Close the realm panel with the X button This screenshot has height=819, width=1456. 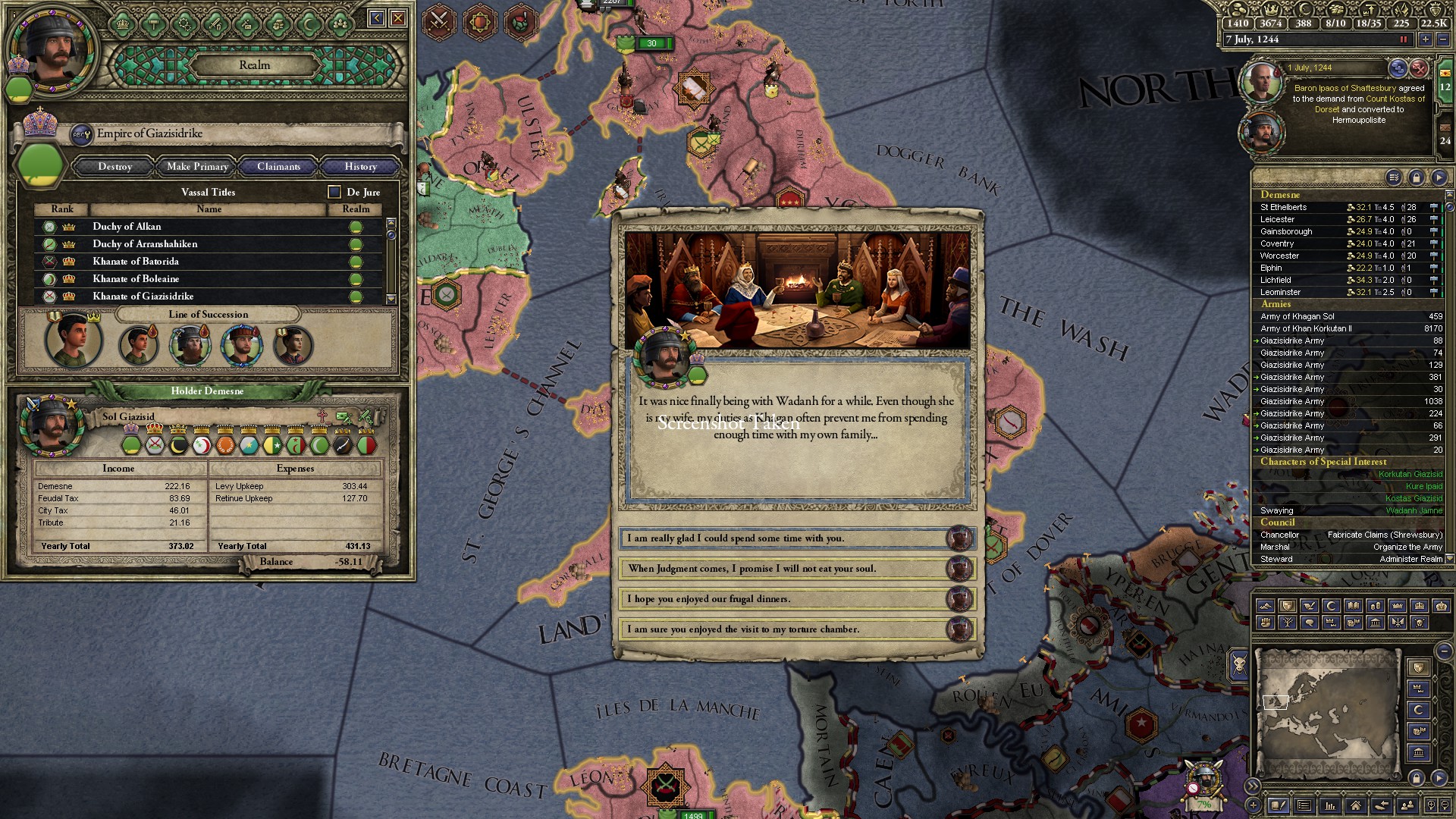(x=398, y=18)
